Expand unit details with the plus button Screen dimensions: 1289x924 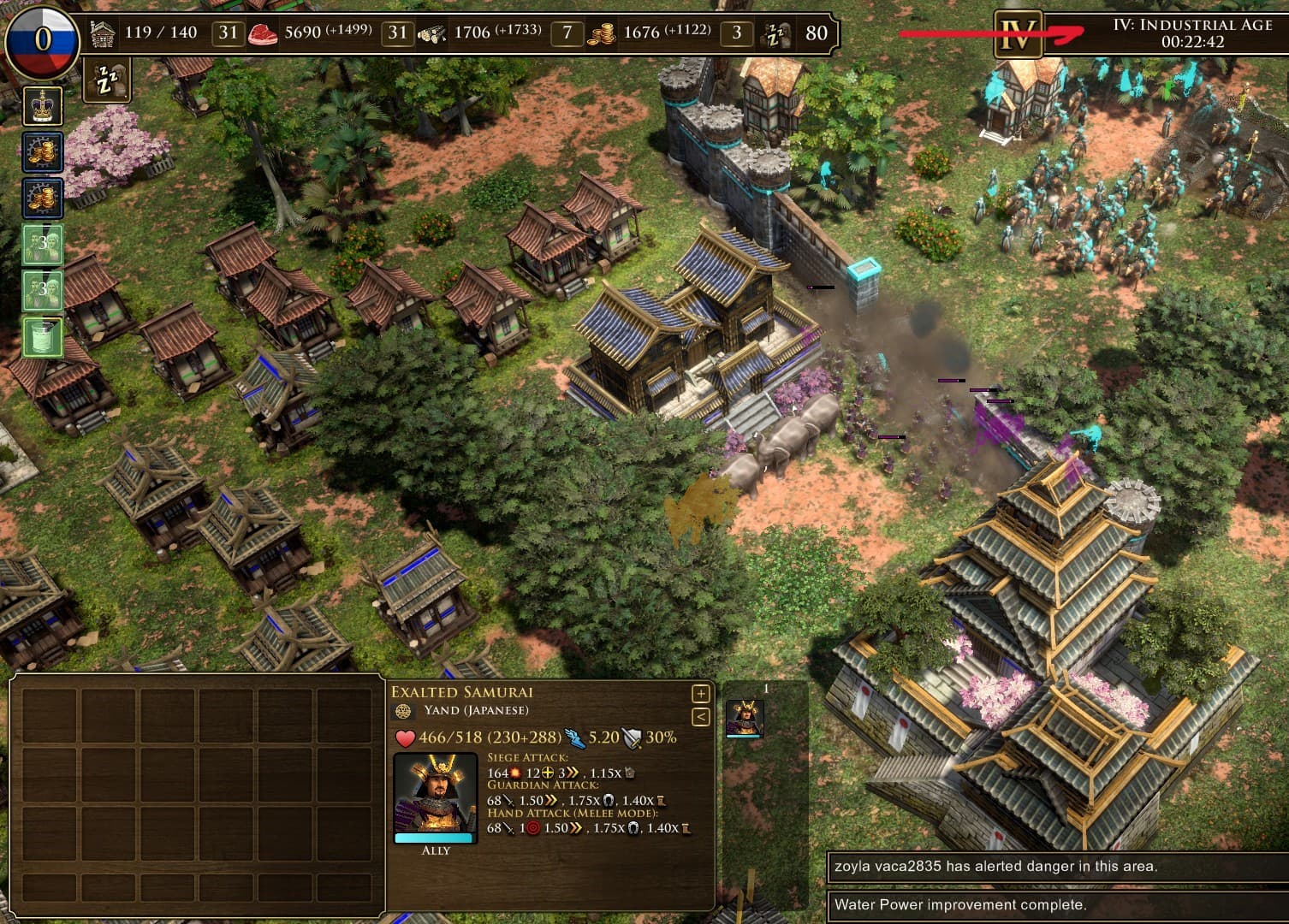[x=700, y=694]
